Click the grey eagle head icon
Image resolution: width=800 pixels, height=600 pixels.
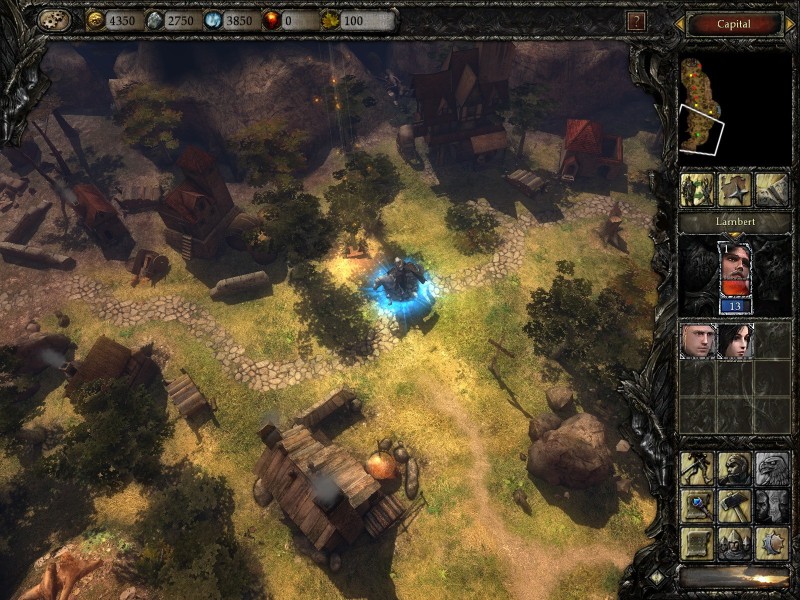pyautogui.click(x=771, y=468)
